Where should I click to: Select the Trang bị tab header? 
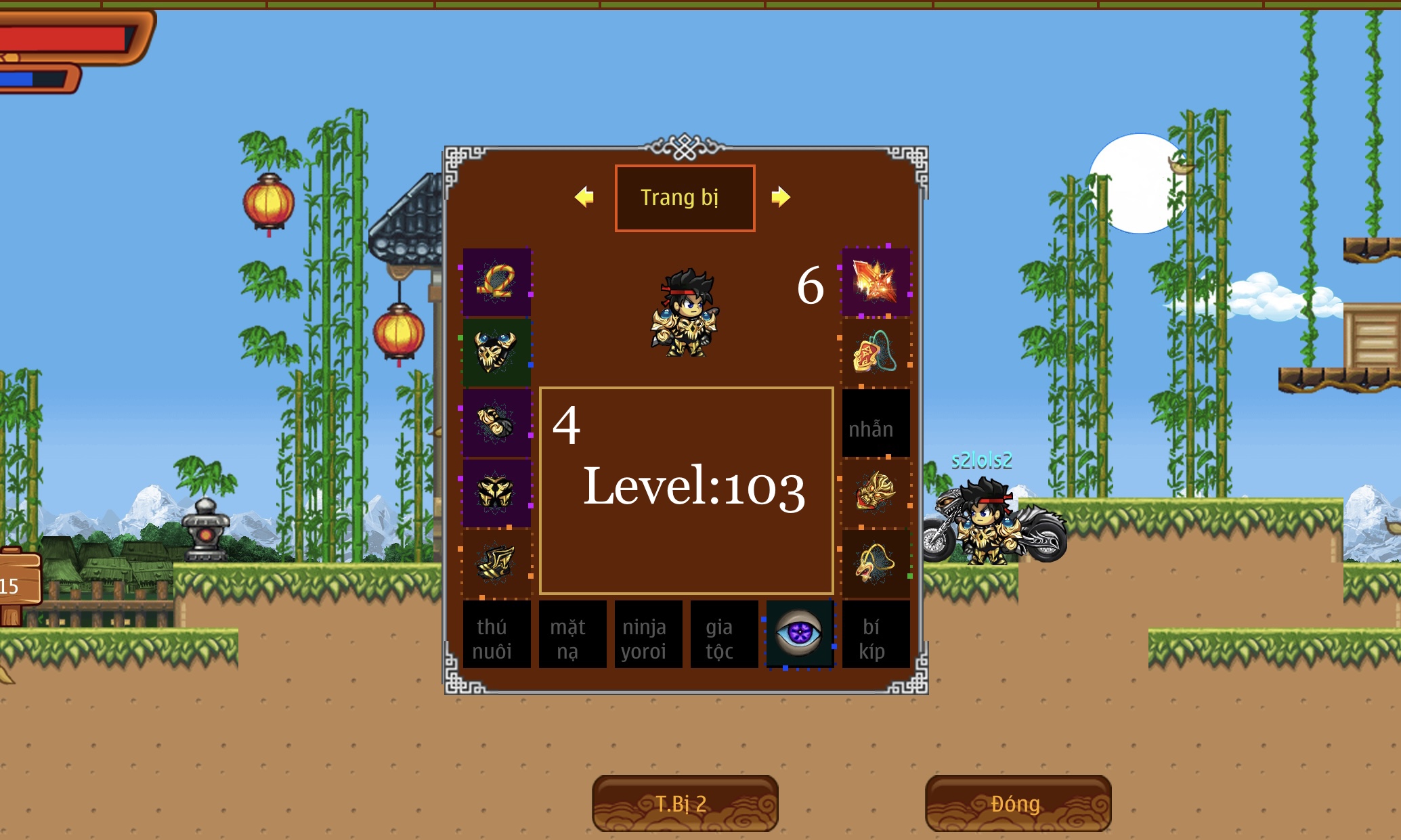point(685,198)
